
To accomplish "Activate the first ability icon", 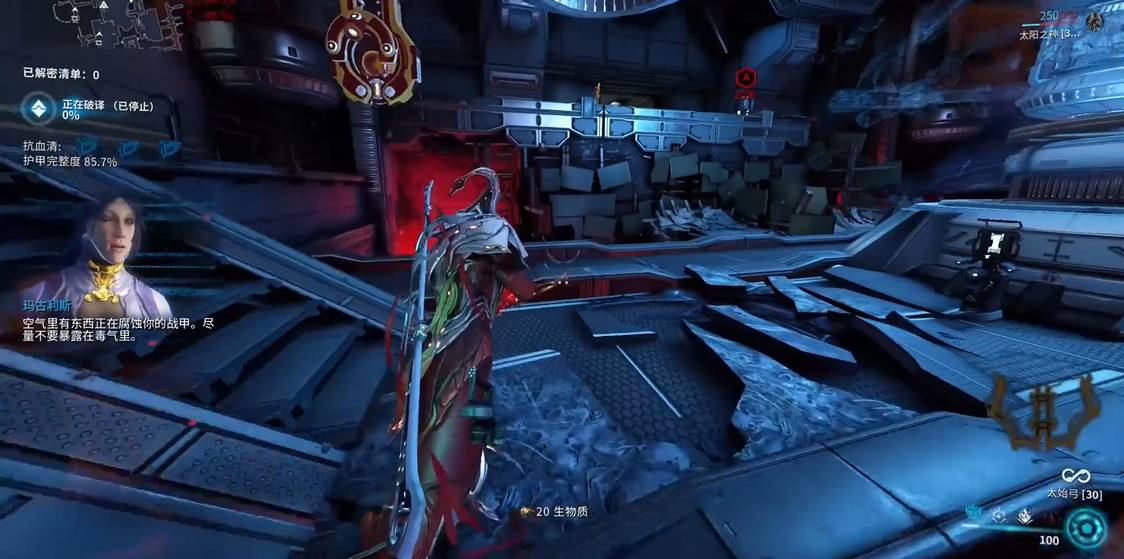I will tap(974, 514).
